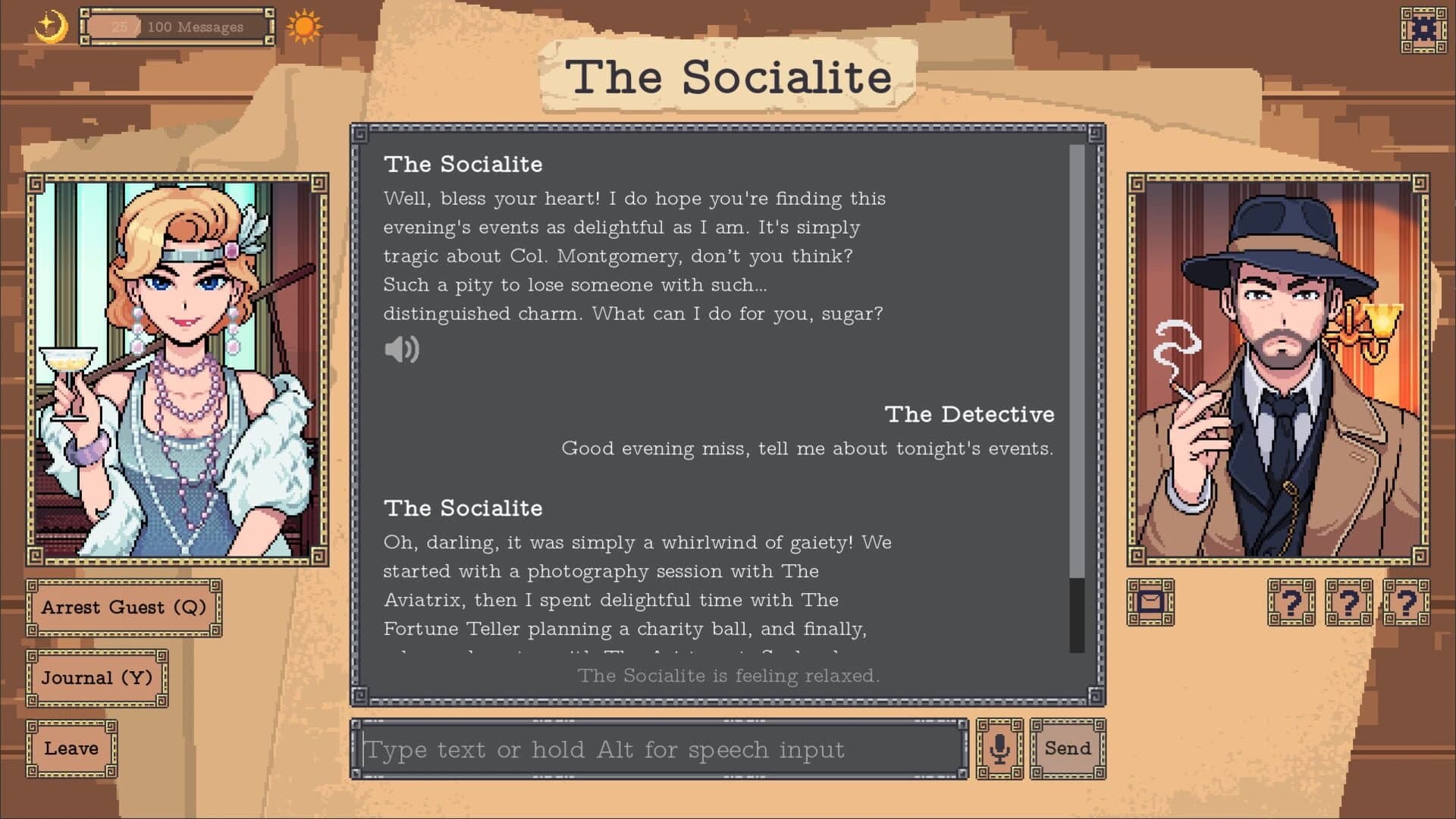Viewport: 1456px width, 819px height.
Task: Click the 25/100 Messages progress bar
Action: 177,27
